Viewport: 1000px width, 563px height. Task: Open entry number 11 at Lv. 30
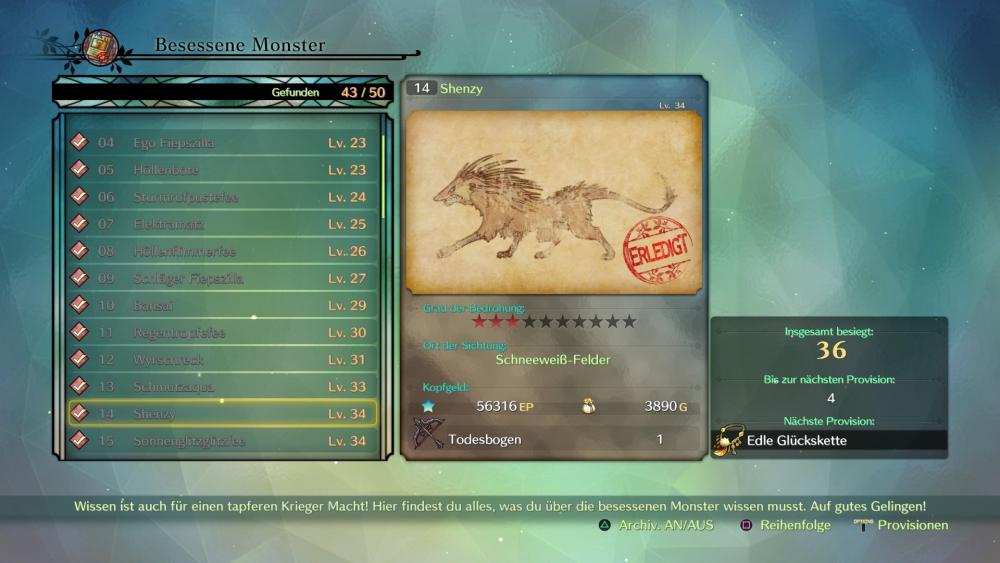[x=220, y=332]
